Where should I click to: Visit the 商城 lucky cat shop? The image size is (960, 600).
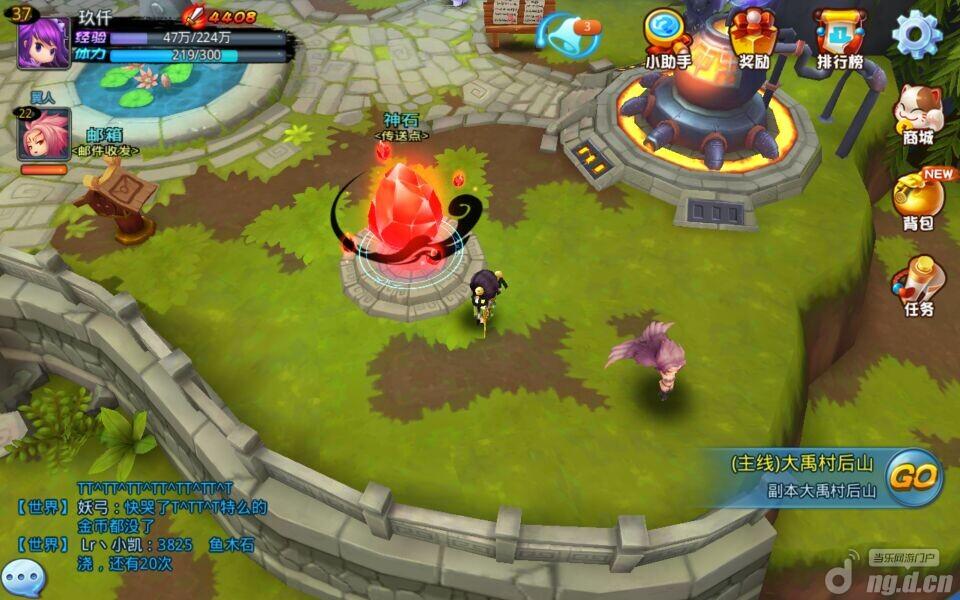tap(917, 113)
